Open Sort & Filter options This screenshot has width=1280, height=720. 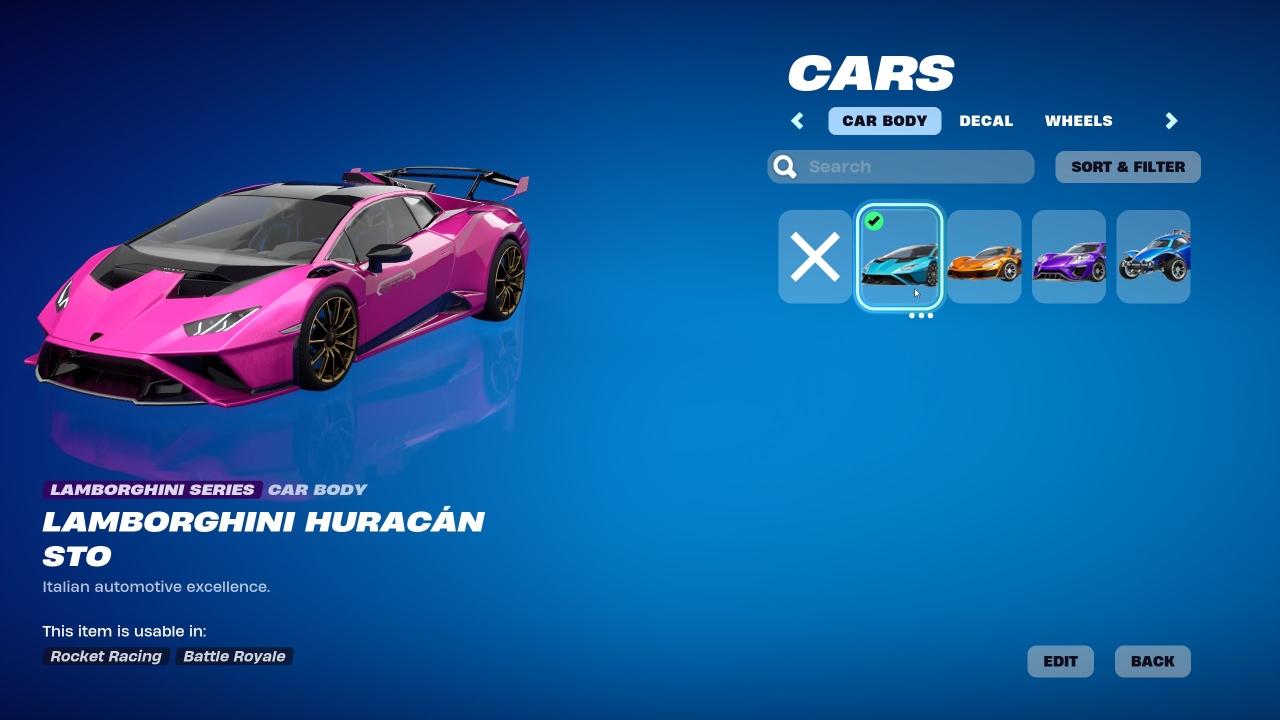point(1127,167)
